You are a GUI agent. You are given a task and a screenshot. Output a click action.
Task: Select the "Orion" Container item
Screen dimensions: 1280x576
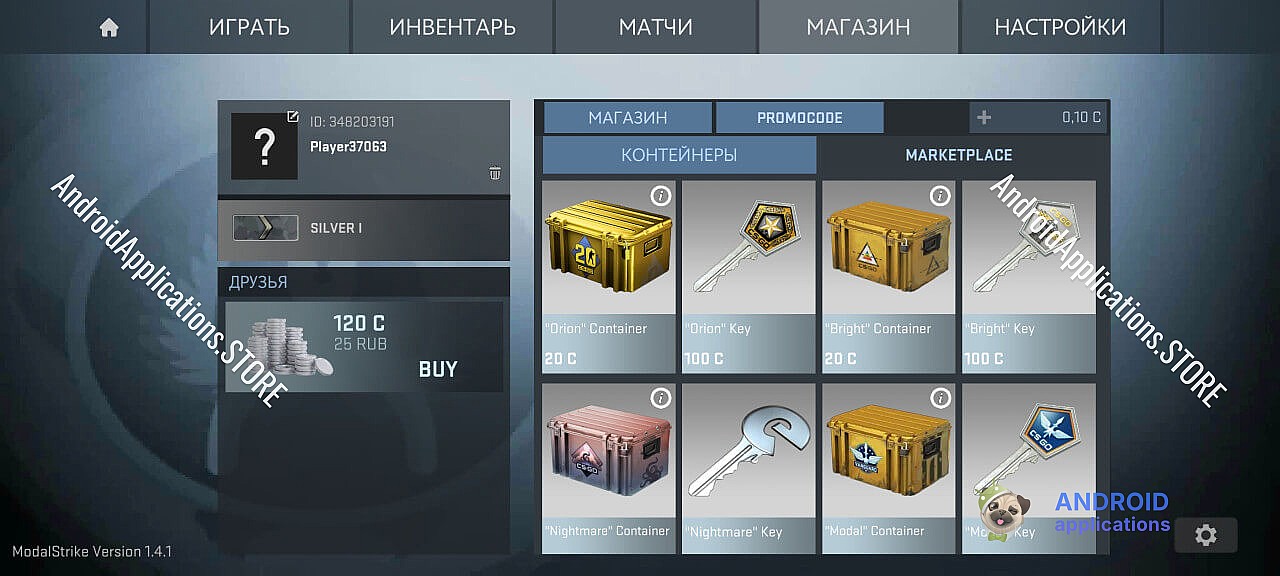pyautogui.click(x=609, y=275)
